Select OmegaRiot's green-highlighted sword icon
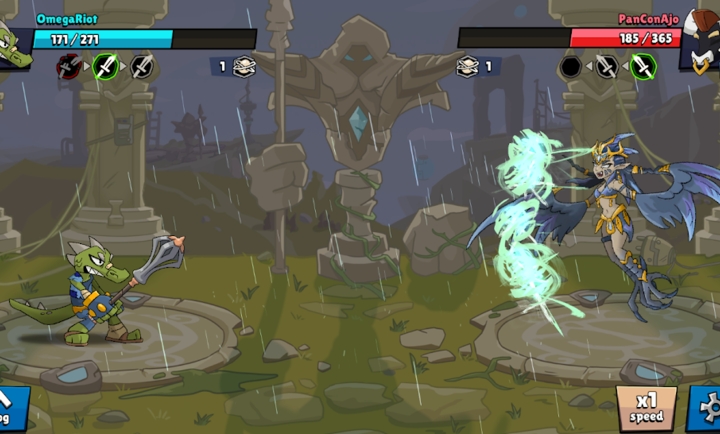 point(106,67)
